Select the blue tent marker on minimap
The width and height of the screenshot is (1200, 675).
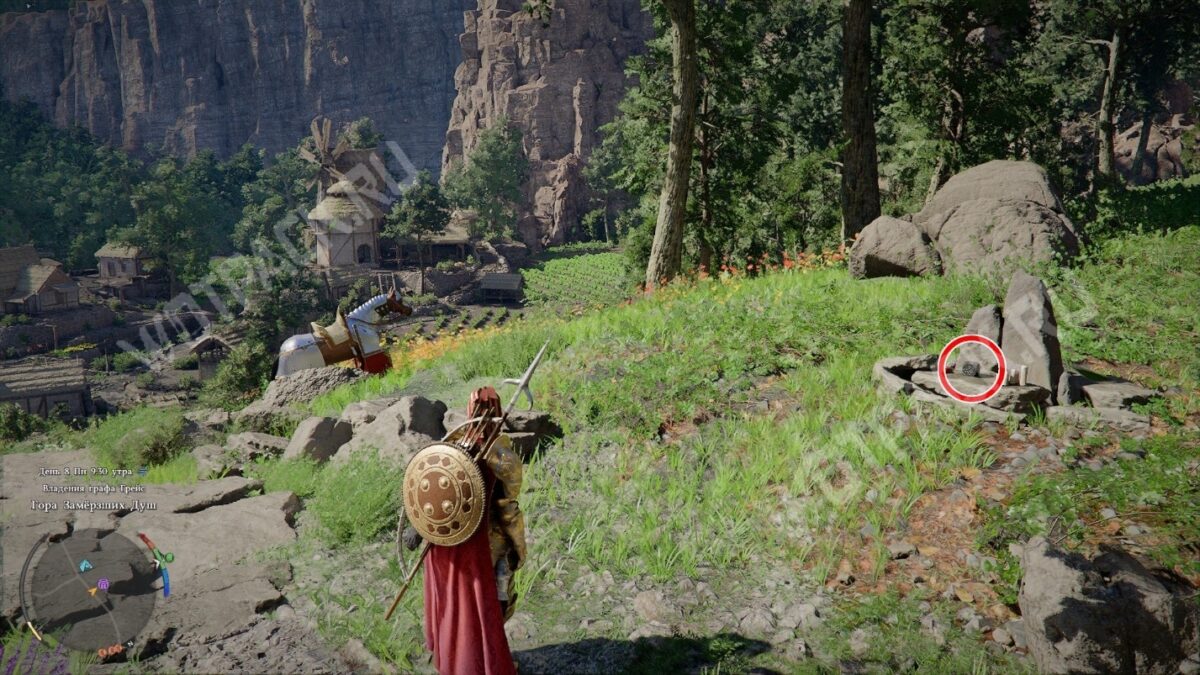(x=86, y=566)
